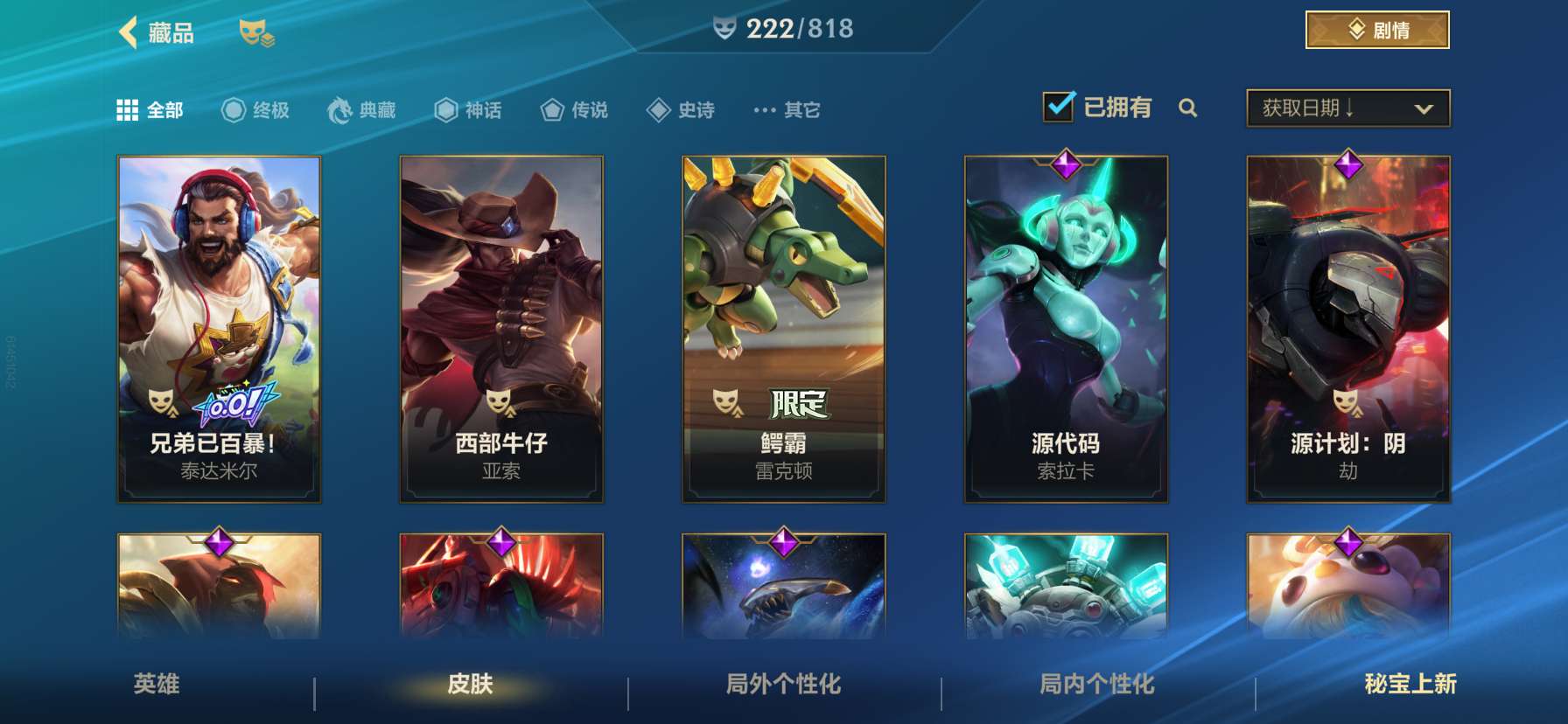This screenshot has width=1568, height=724.
Task: Click the 典藏 dragon rarity icon
Action: [340, 109]
